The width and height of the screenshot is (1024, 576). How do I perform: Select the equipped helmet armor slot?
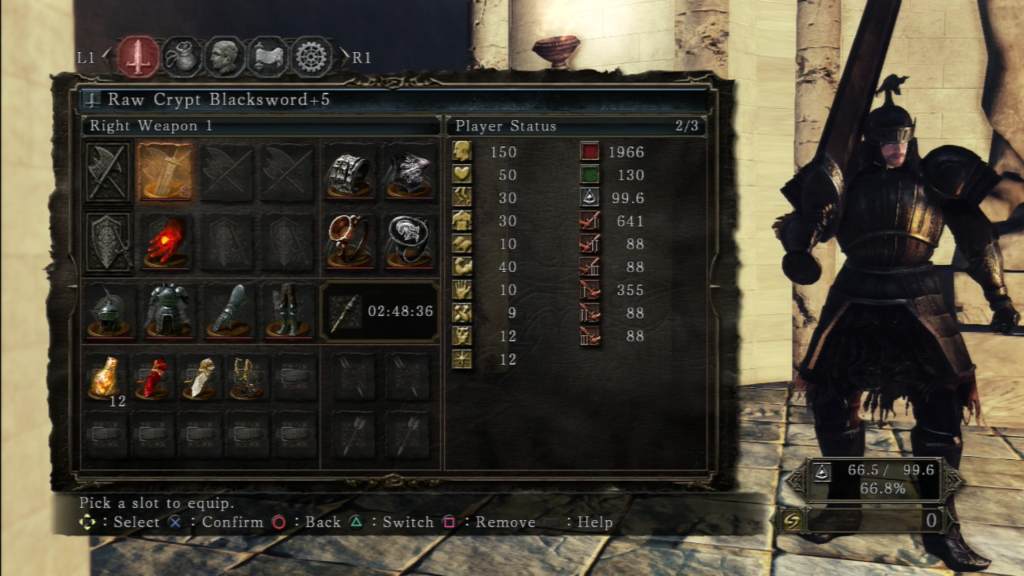(107, 311)
